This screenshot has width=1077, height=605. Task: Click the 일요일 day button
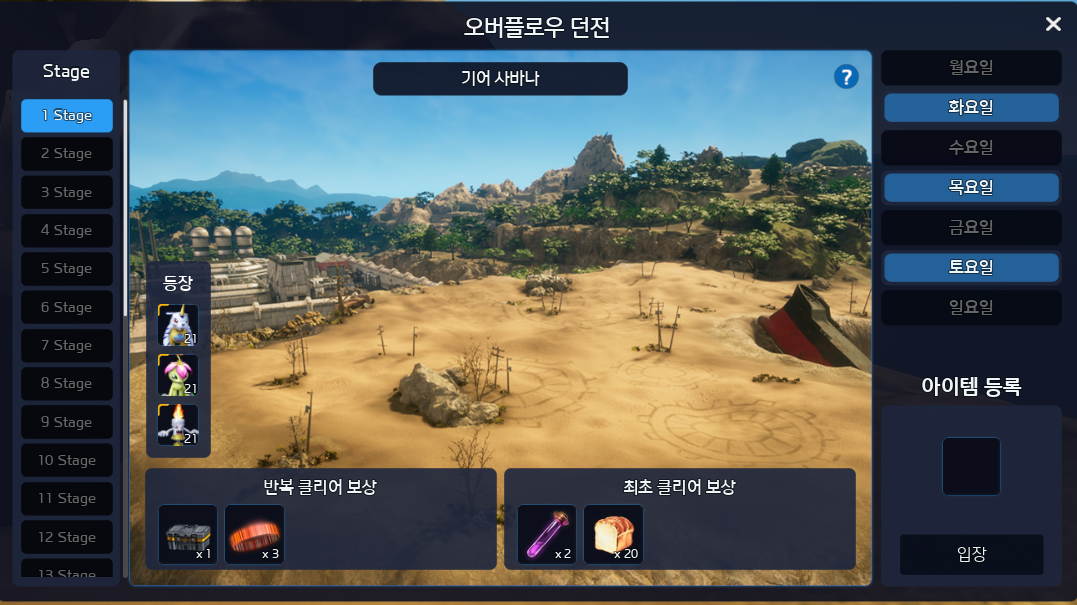click(970, 308)
